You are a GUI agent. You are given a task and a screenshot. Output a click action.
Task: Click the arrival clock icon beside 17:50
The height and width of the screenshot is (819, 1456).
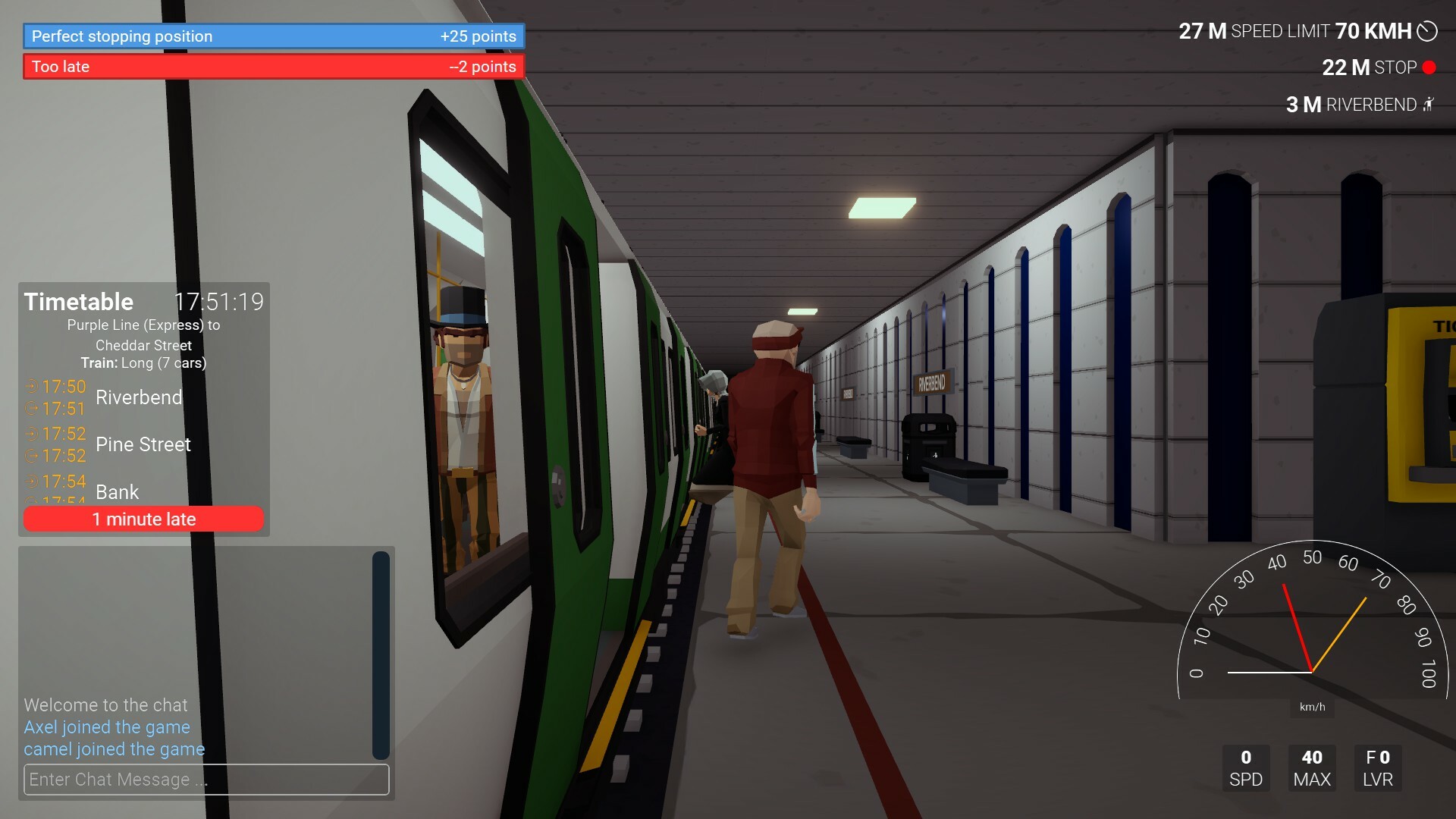pos(32,386)
